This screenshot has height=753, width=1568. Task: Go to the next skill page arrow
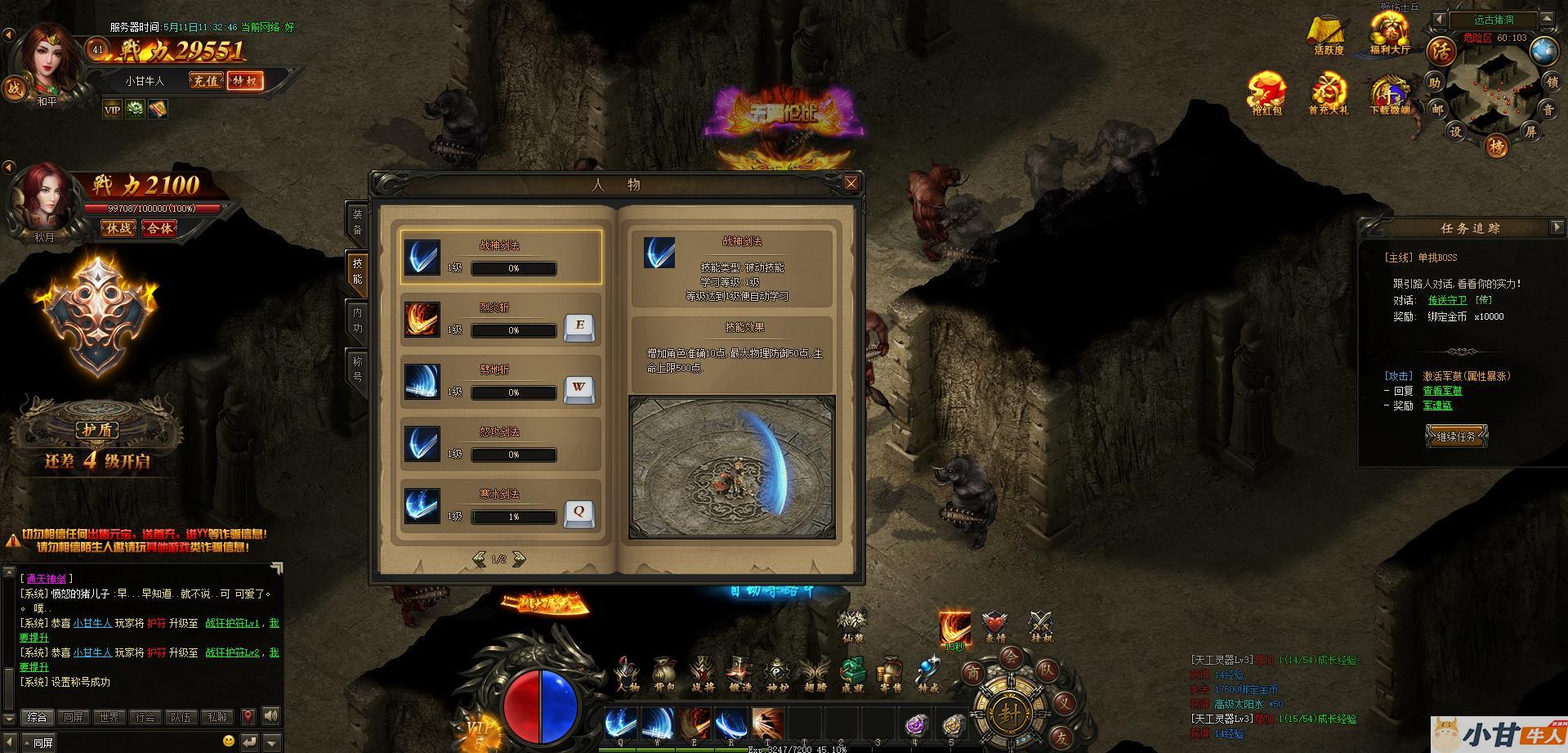click(519, 559)
